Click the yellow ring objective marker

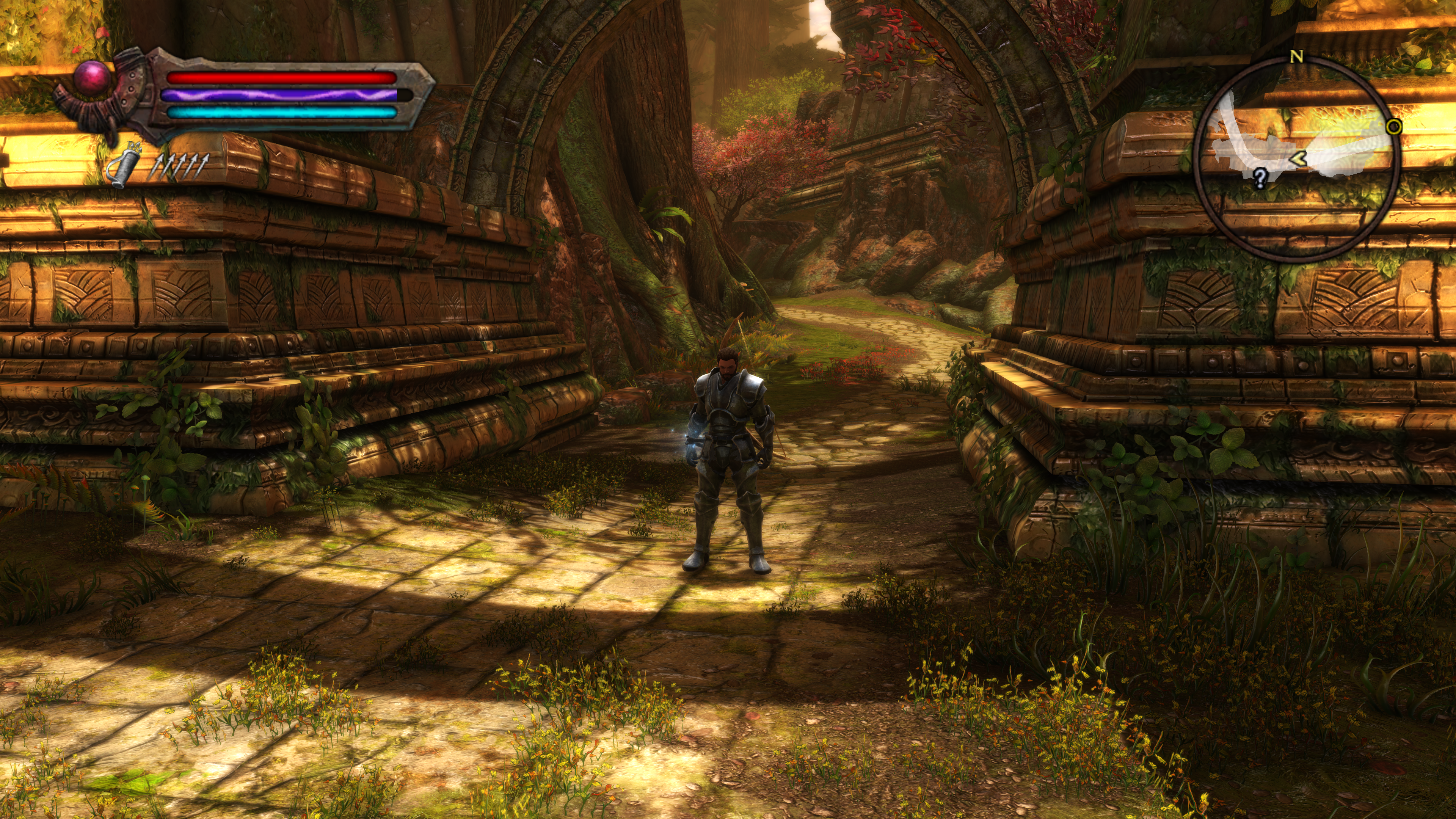[1394, 127]
